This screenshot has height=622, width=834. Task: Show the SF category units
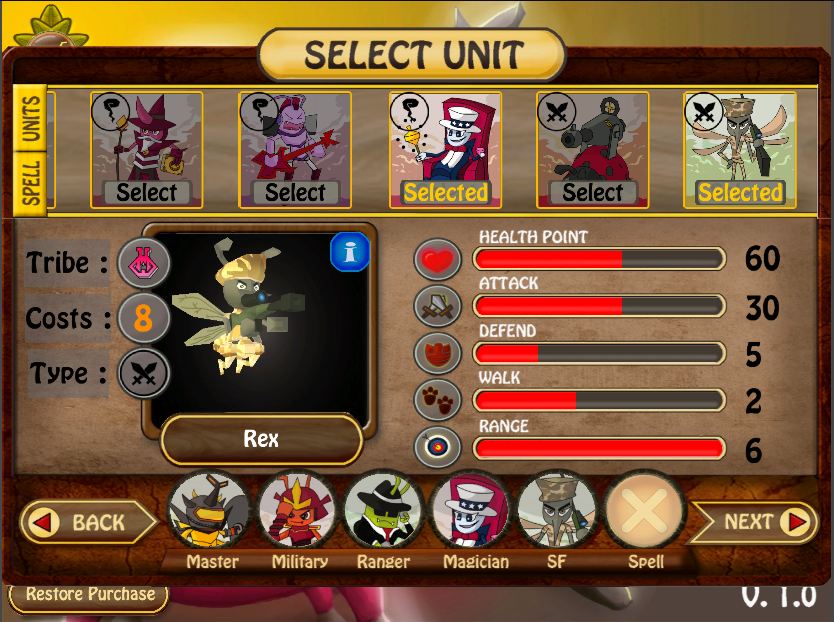tap(557, 512)
